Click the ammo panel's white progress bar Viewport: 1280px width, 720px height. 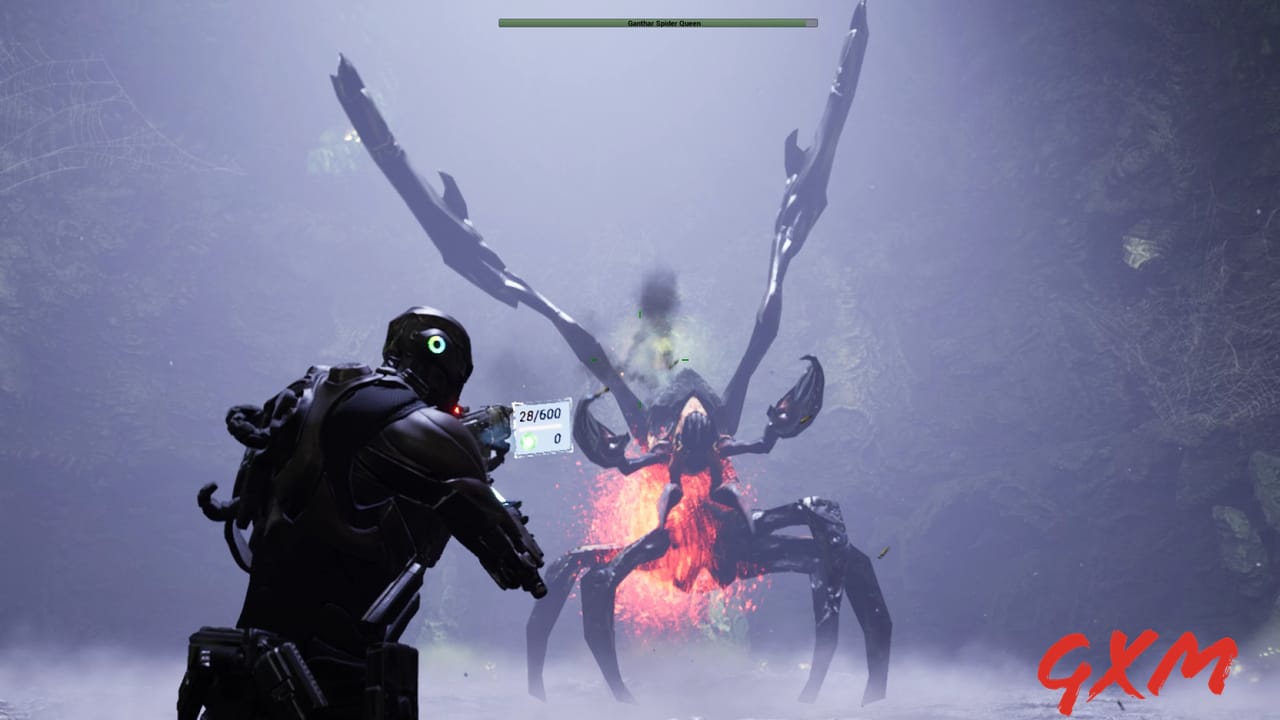[540, 428]
